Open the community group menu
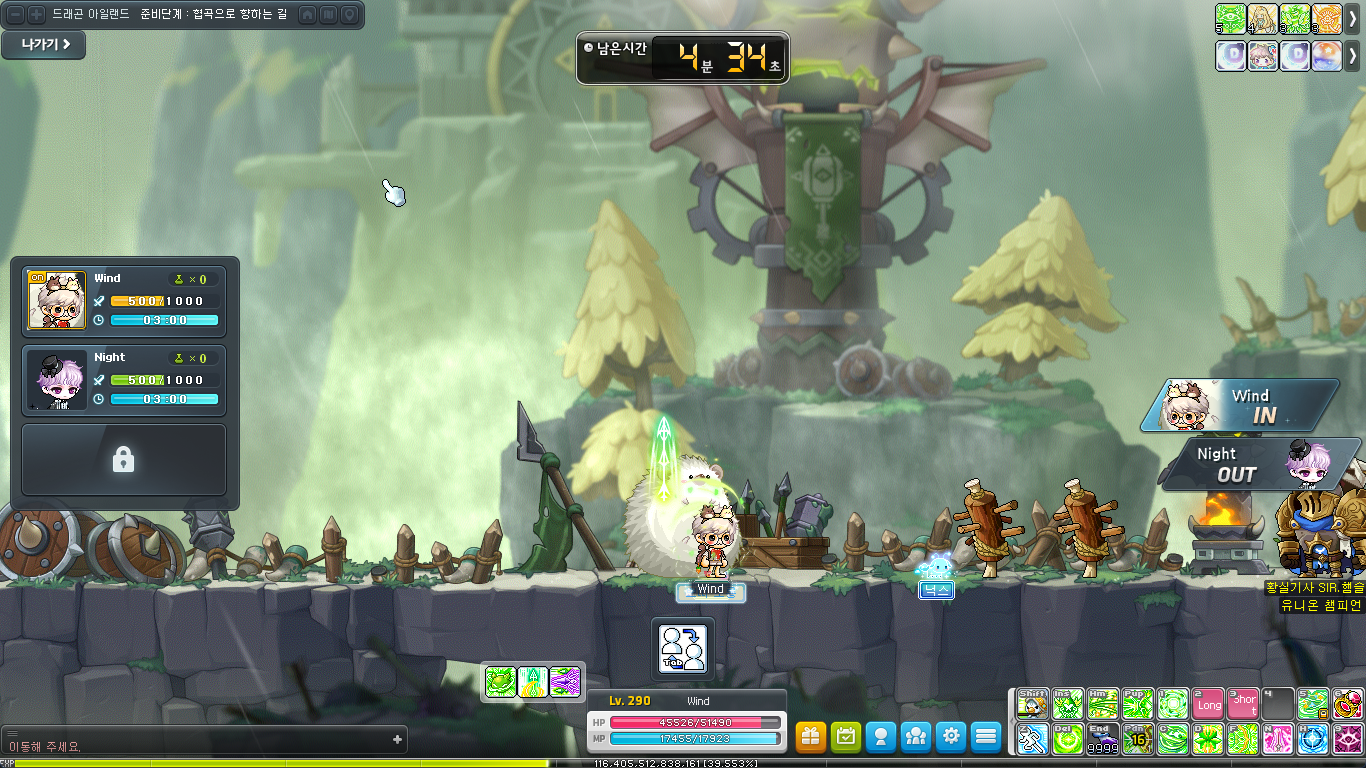The width and height of the screenshot is (1366, 768). tap(916, 737)
